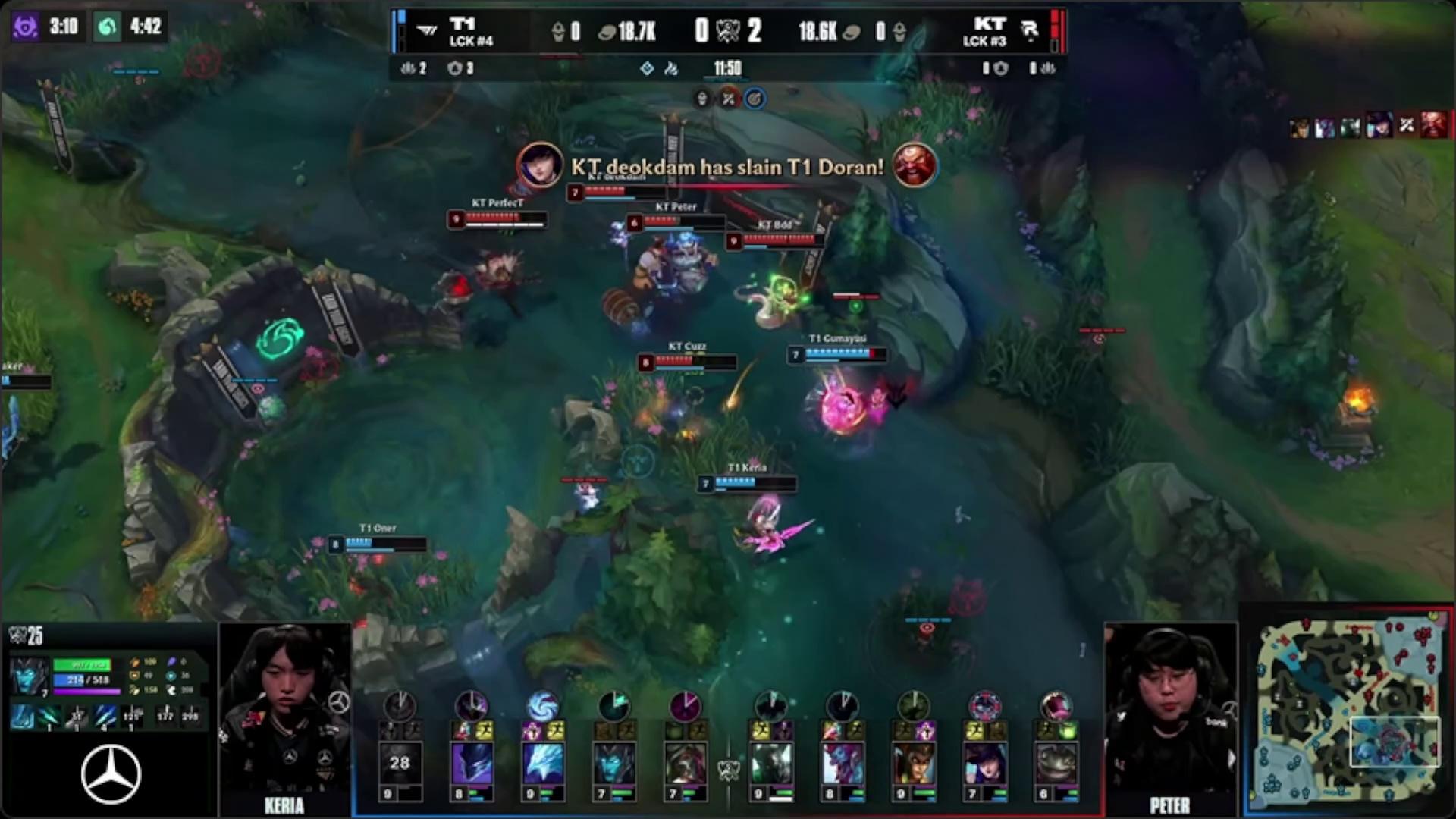
Task: Click the KT team logo in scoreboard
Action: [1029, 30]
